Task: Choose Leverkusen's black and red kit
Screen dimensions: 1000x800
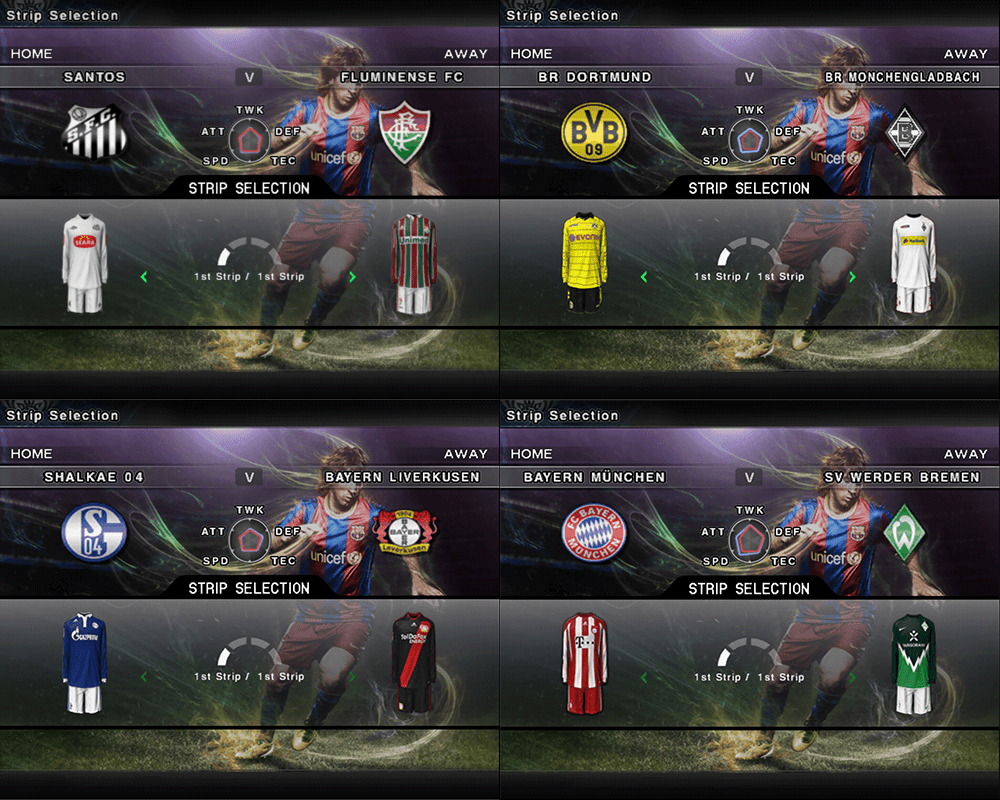Action: tap(413, 664)
